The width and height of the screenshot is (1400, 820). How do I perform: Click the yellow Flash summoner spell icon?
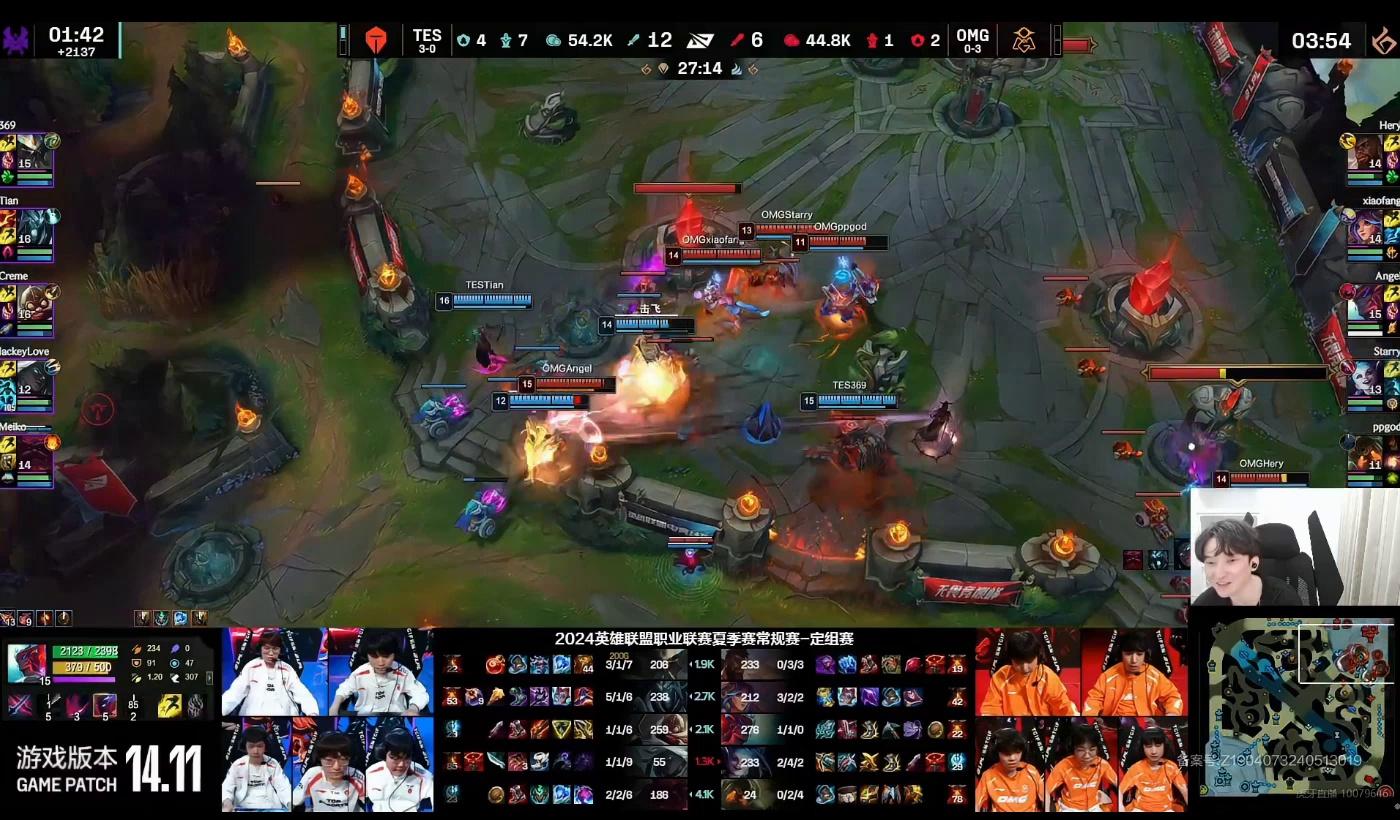[169, 705]
